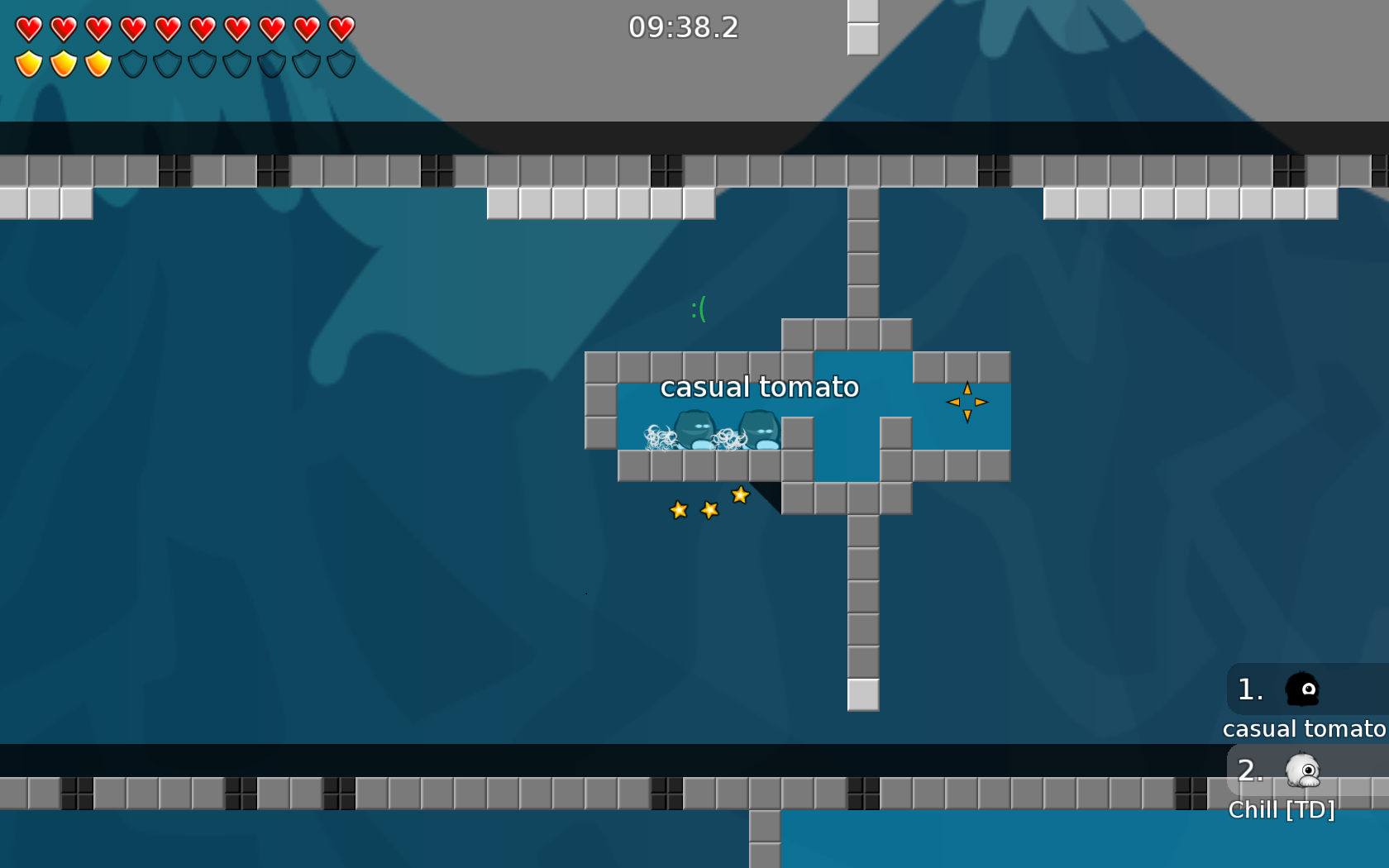Toggle the middle empty shield indicator
The height and width of the screenshot is (868, 1389).
click(x=236, y=62)
